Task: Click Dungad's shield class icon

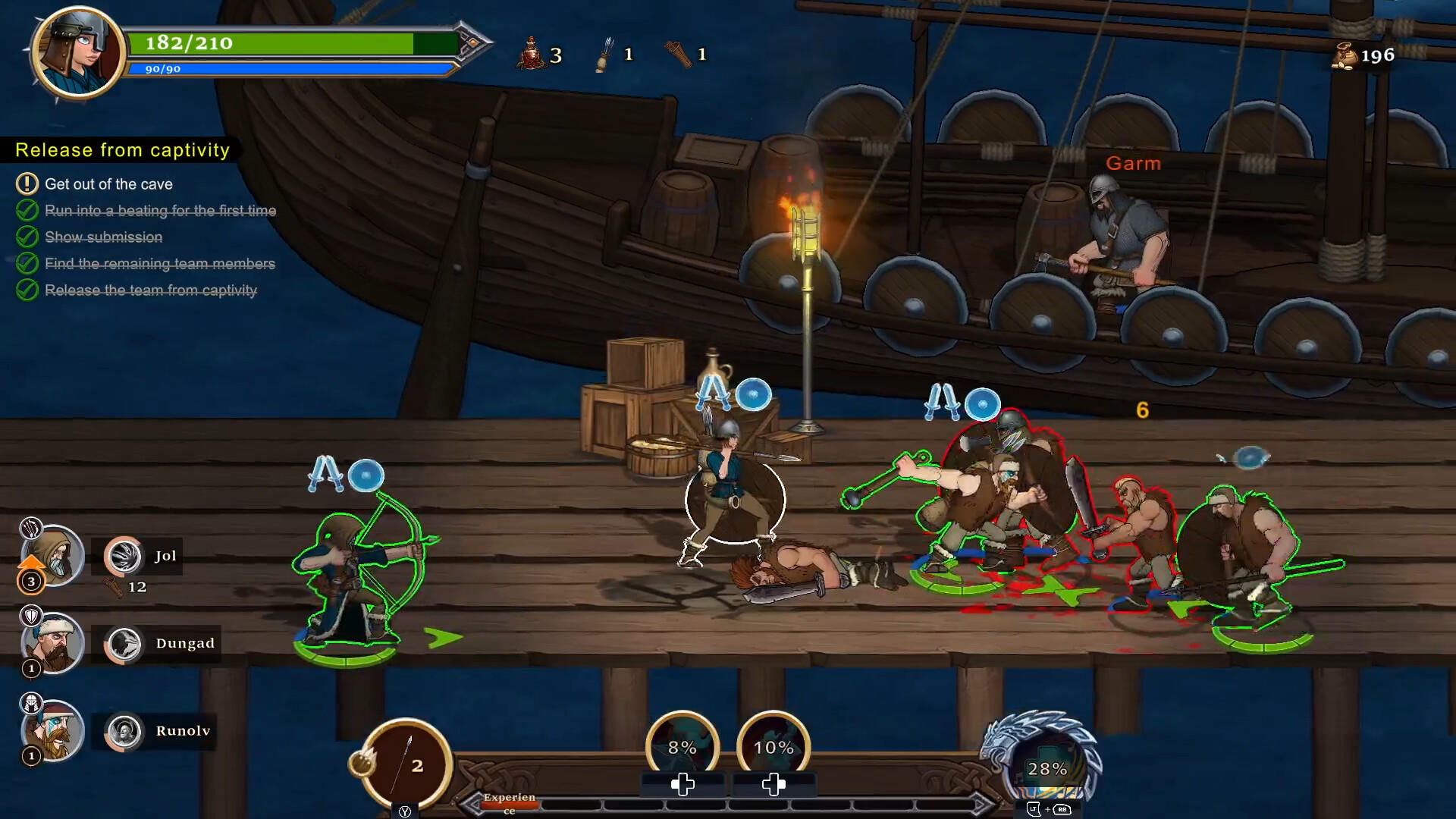Action: tap(33, 617)
